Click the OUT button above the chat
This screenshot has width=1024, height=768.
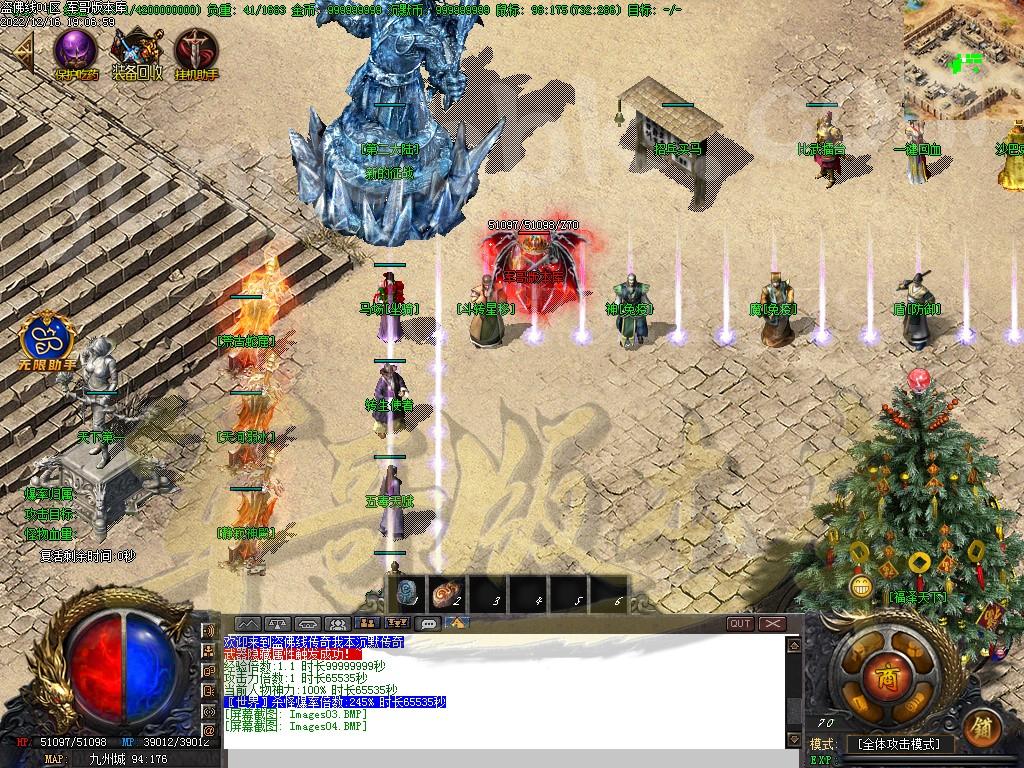coord(740,623)
